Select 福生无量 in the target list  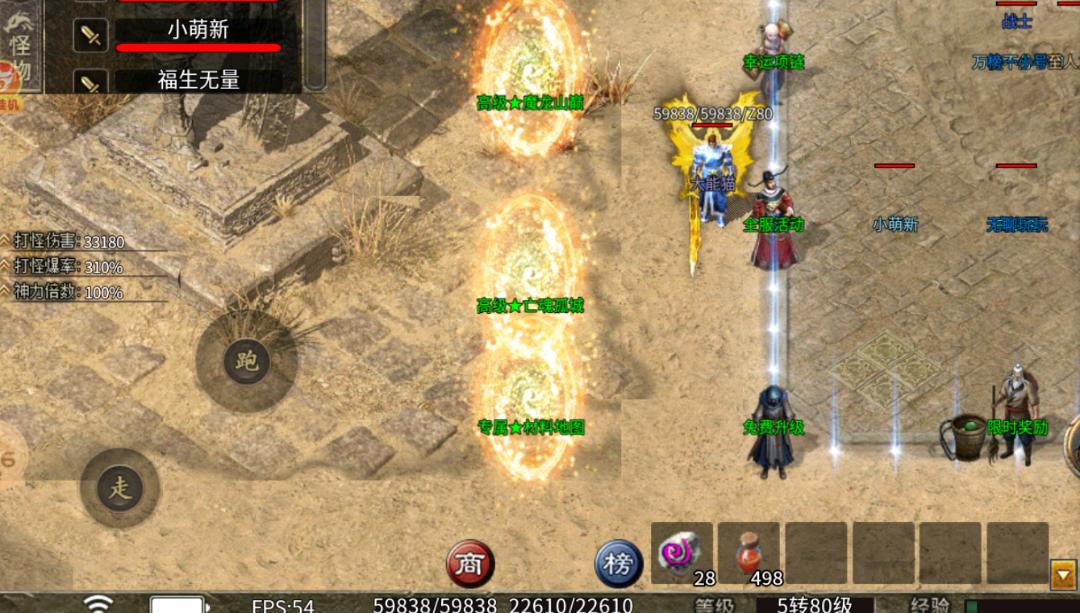198,79
